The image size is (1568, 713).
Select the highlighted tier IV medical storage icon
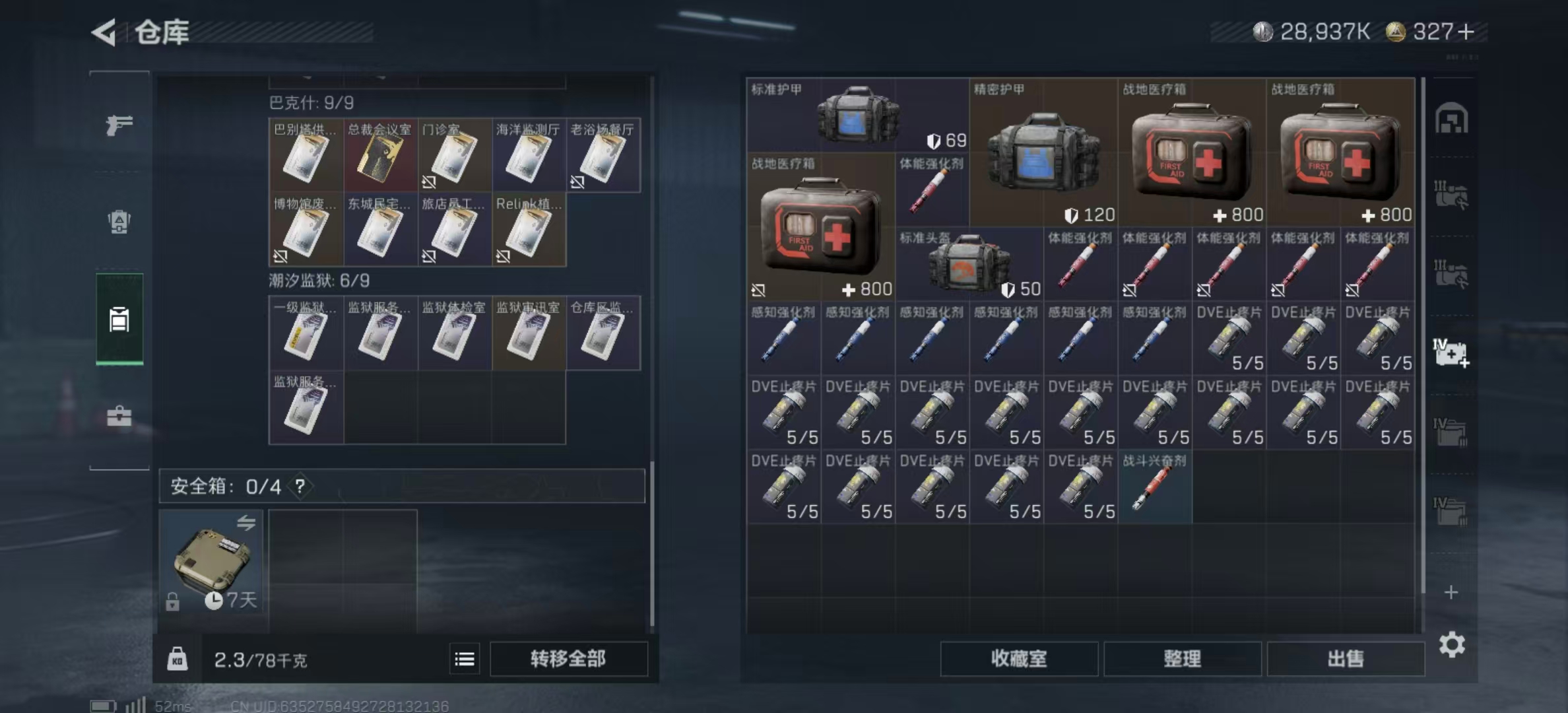point(1451,355)
